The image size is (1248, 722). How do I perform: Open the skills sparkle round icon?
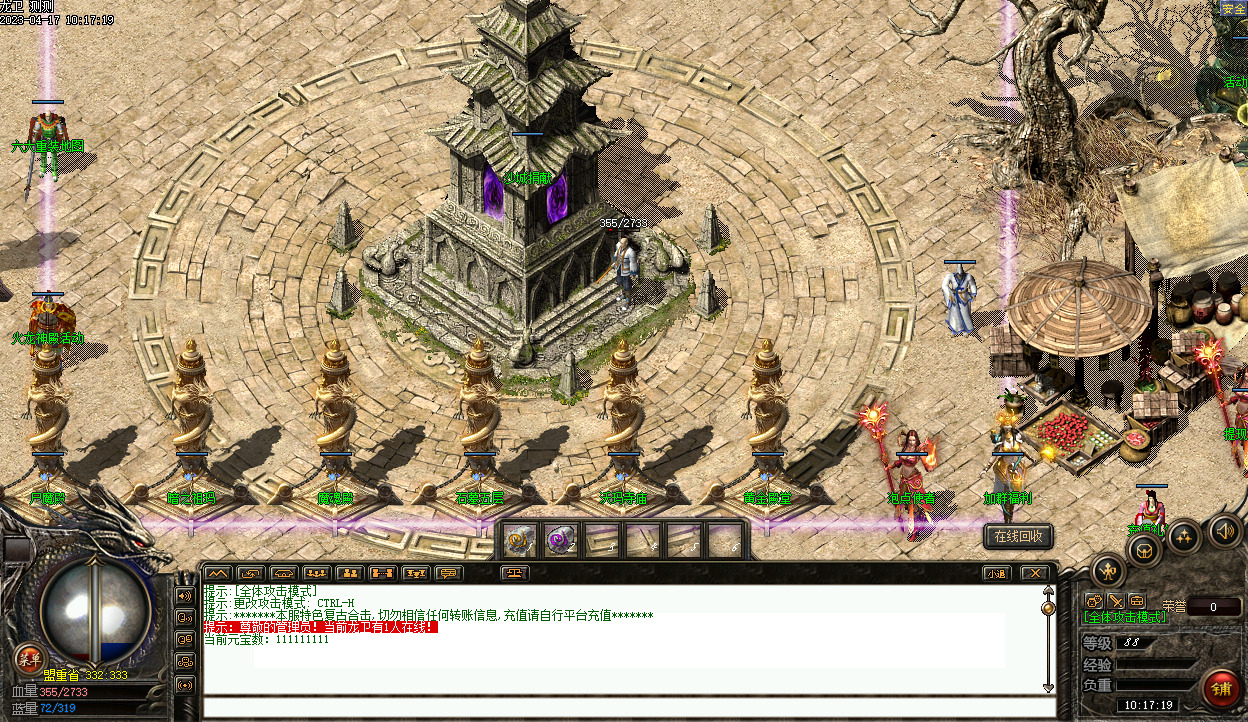pyautogui.click(x=1185, y=535)
